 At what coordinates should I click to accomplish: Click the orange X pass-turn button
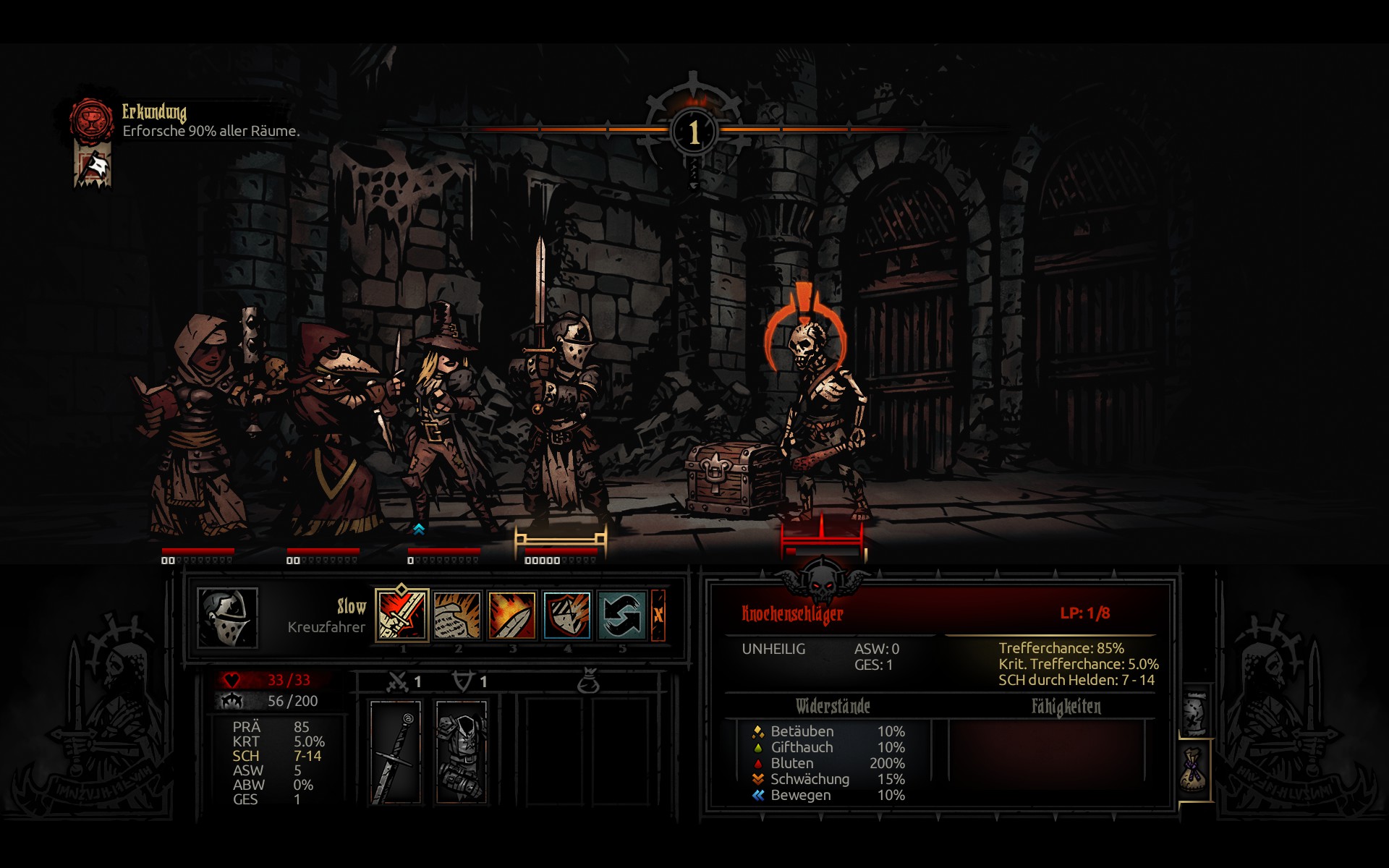click(x=658, y=616)
